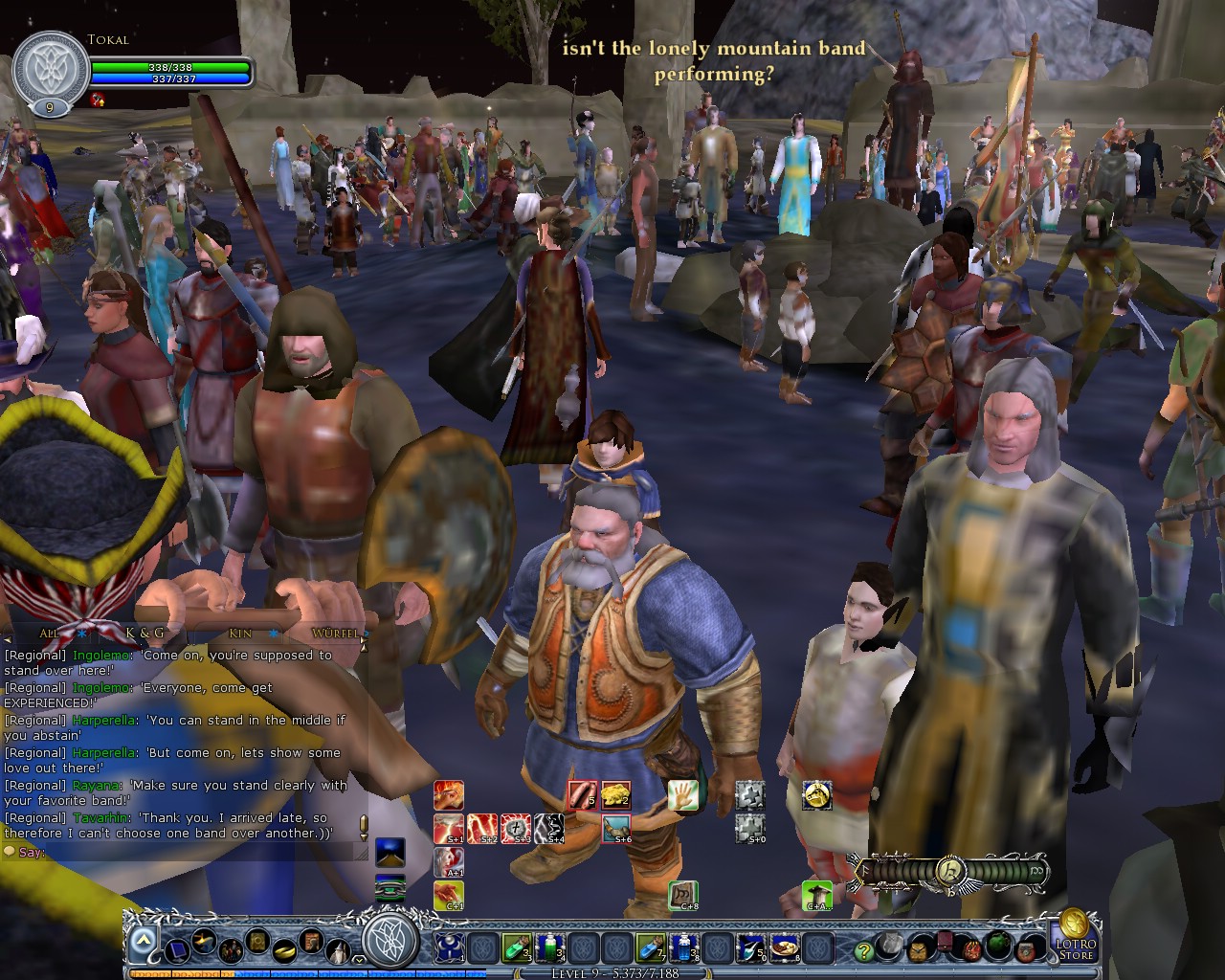The width and height of the screenshot is (1225, 980).
Task: Click the golden horse emblem quickslot
Action: point(817,796)
